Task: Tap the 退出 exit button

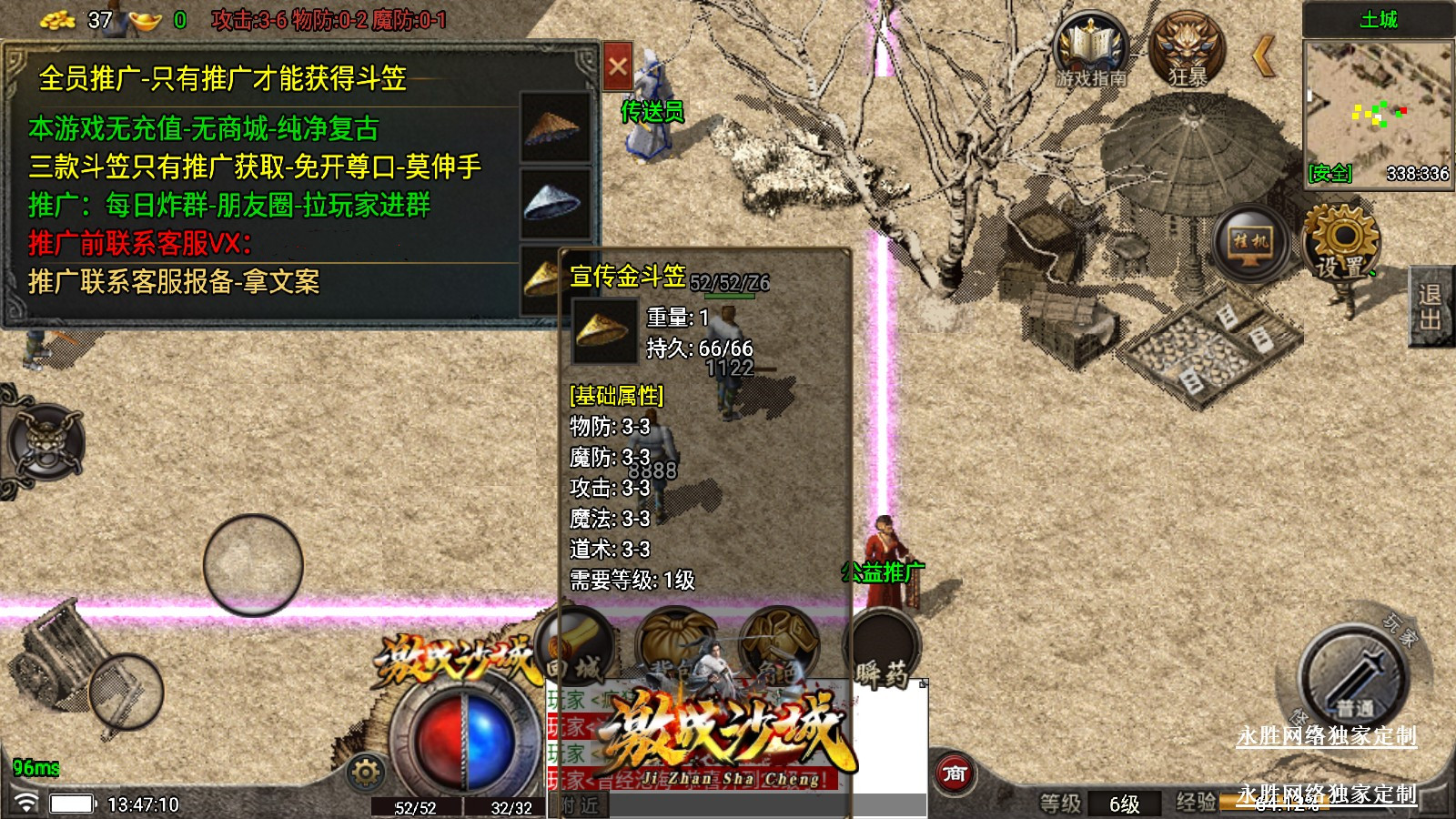Action: click(x=1430, y=307)
